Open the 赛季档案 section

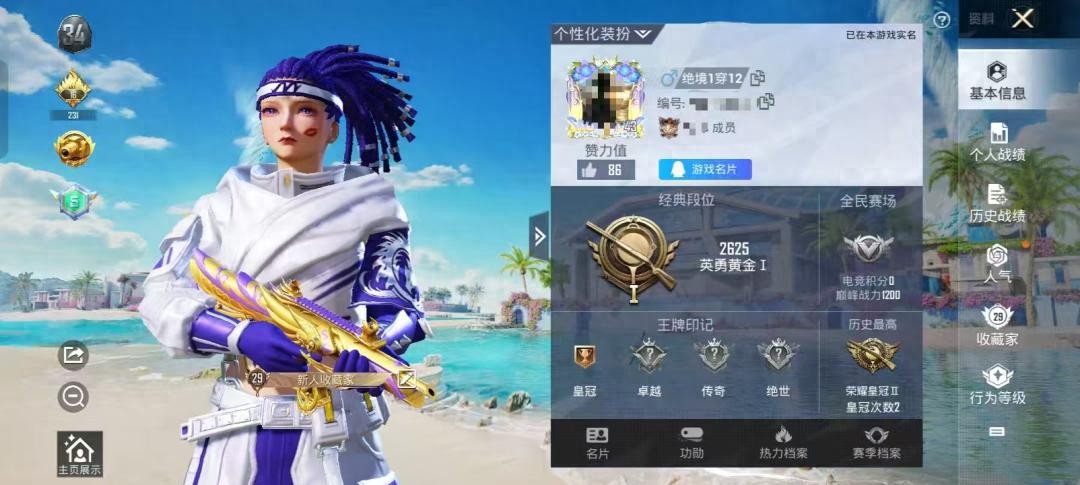coord(876,443)
